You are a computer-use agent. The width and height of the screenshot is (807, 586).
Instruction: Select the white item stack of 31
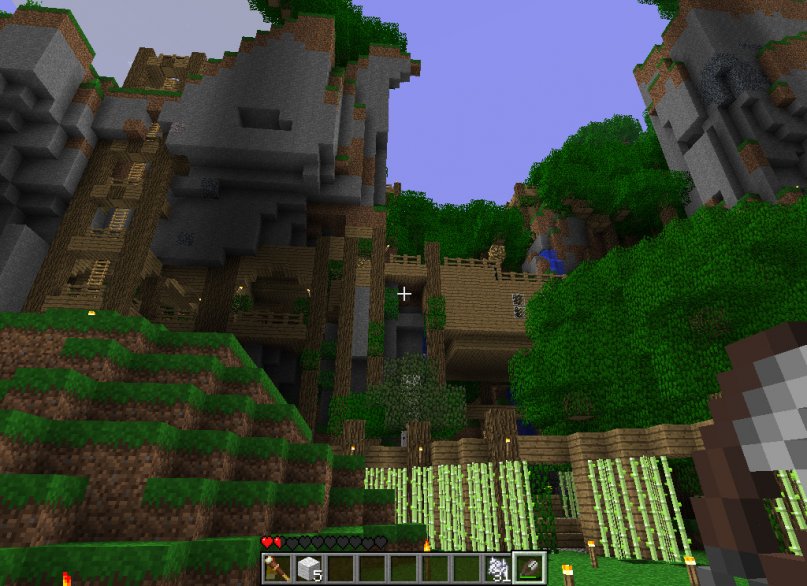[498, 568]
